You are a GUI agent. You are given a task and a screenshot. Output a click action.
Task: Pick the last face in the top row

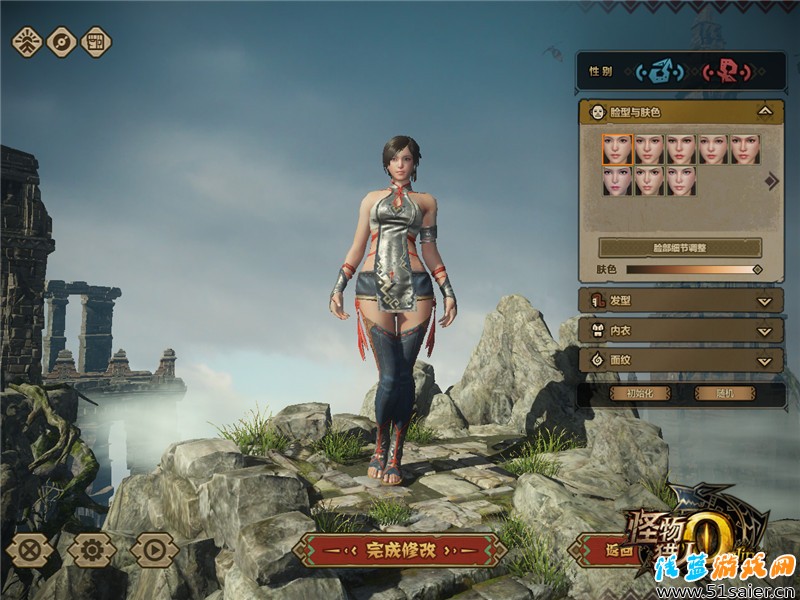744,150
